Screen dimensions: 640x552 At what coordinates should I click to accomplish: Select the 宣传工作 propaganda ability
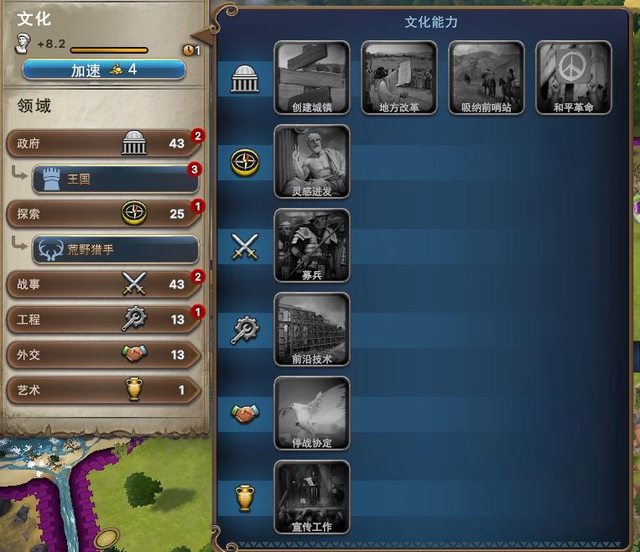pyautogui.click(x=311, y=497)
